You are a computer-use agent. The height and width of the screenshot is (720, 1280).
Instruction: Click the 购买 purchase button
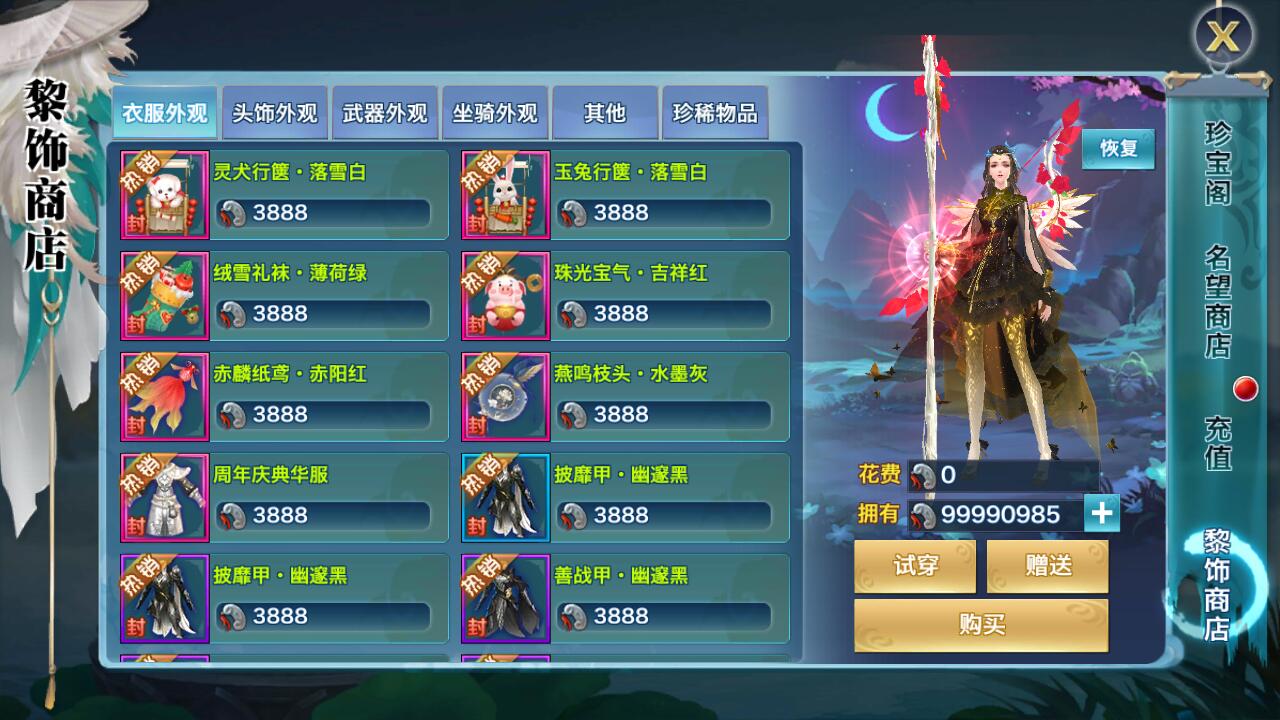pos(981,625)
